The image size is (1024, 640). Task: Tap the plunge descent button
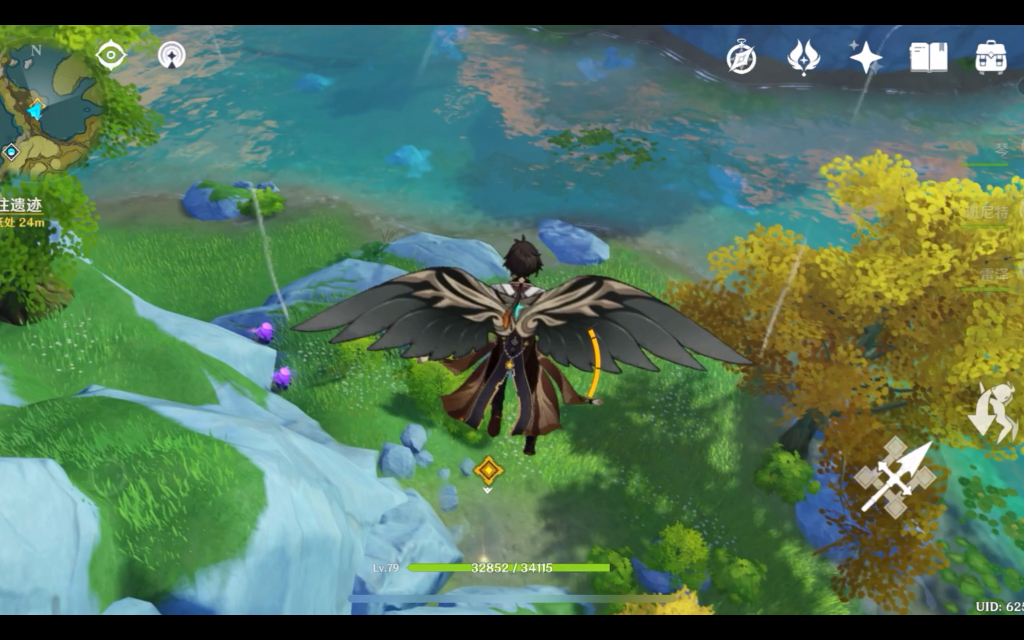(x=992, y=412)
